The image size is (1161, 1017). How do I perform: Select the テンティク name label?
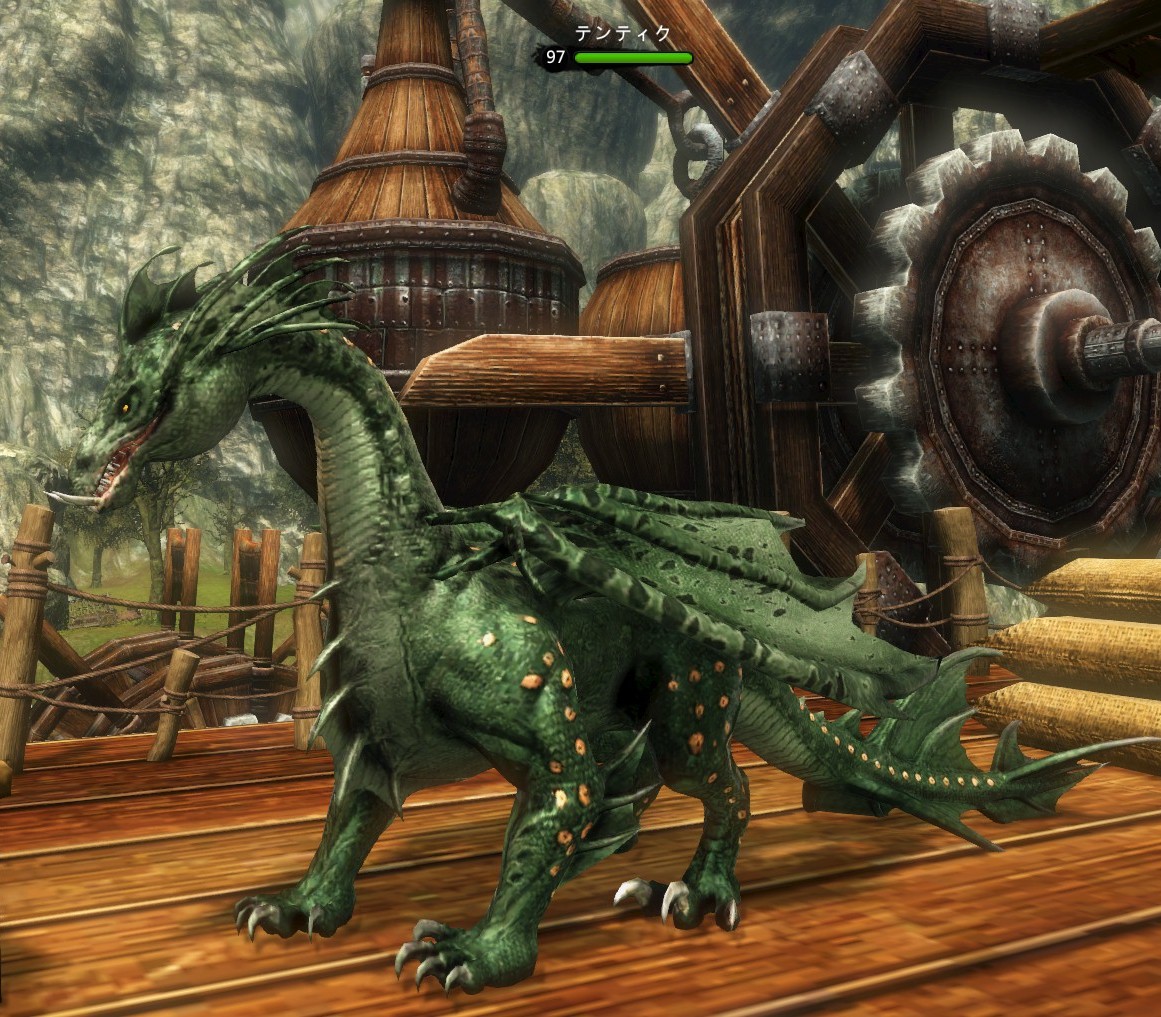[623, 34]
